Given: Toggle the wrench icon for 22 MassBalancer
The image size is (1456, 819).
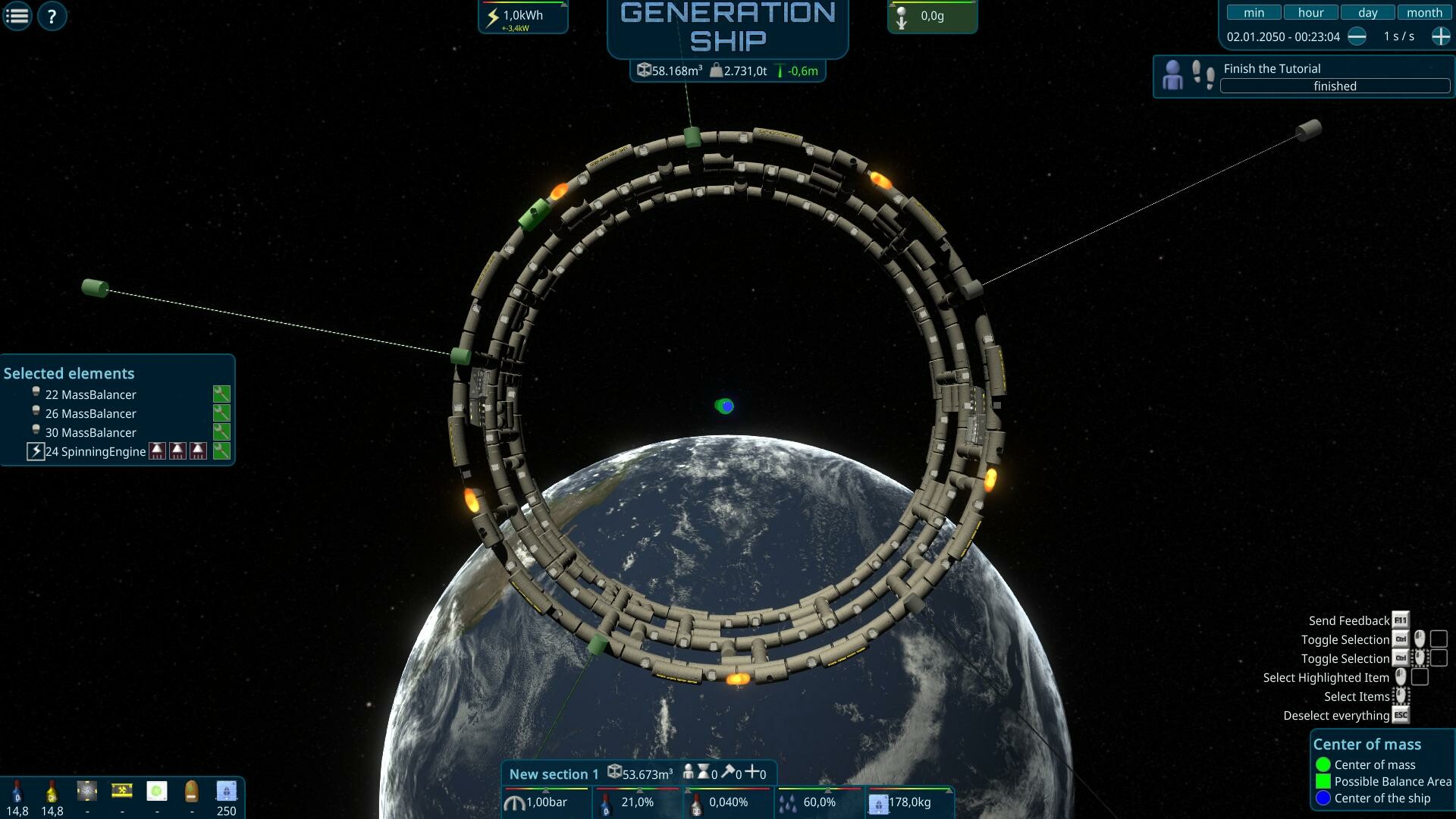Looking at the screenshot, I should pyautogui.click(x=221, y=394).
